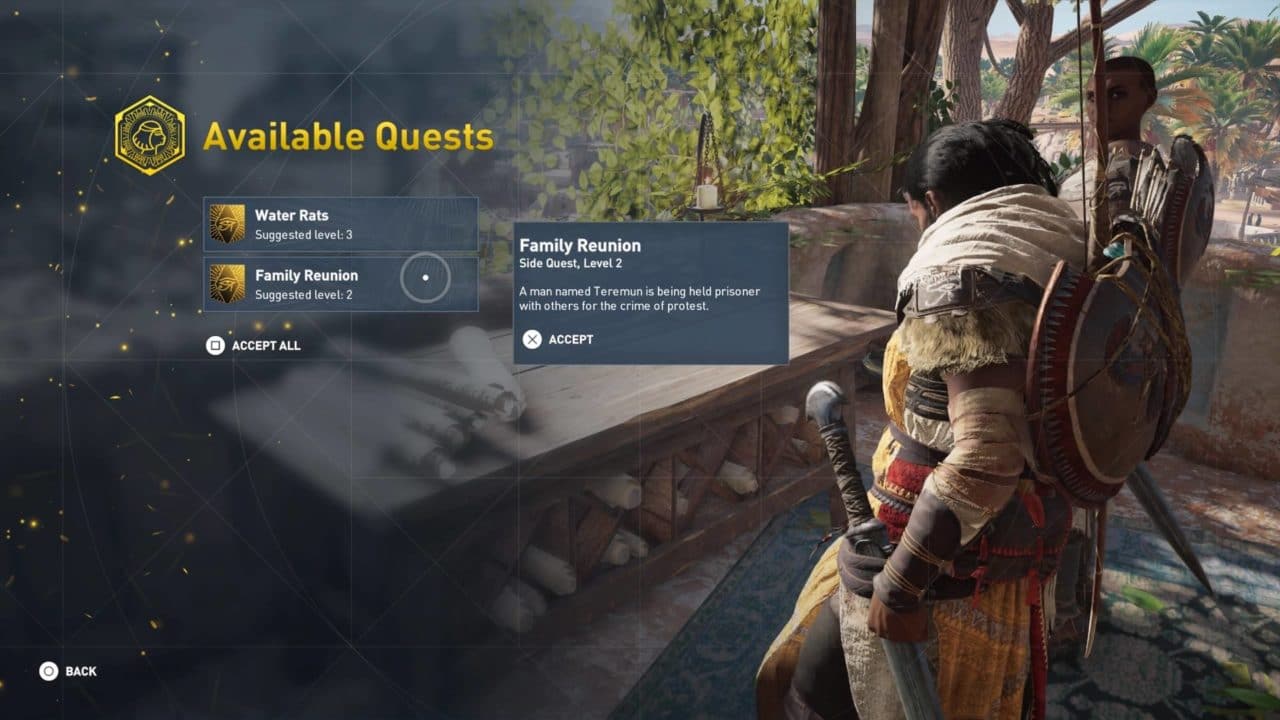The height and width of the screenshot is (720, 1280).
Task: Choose the Family Reunion quest row
Action: [x=340, y=284]
